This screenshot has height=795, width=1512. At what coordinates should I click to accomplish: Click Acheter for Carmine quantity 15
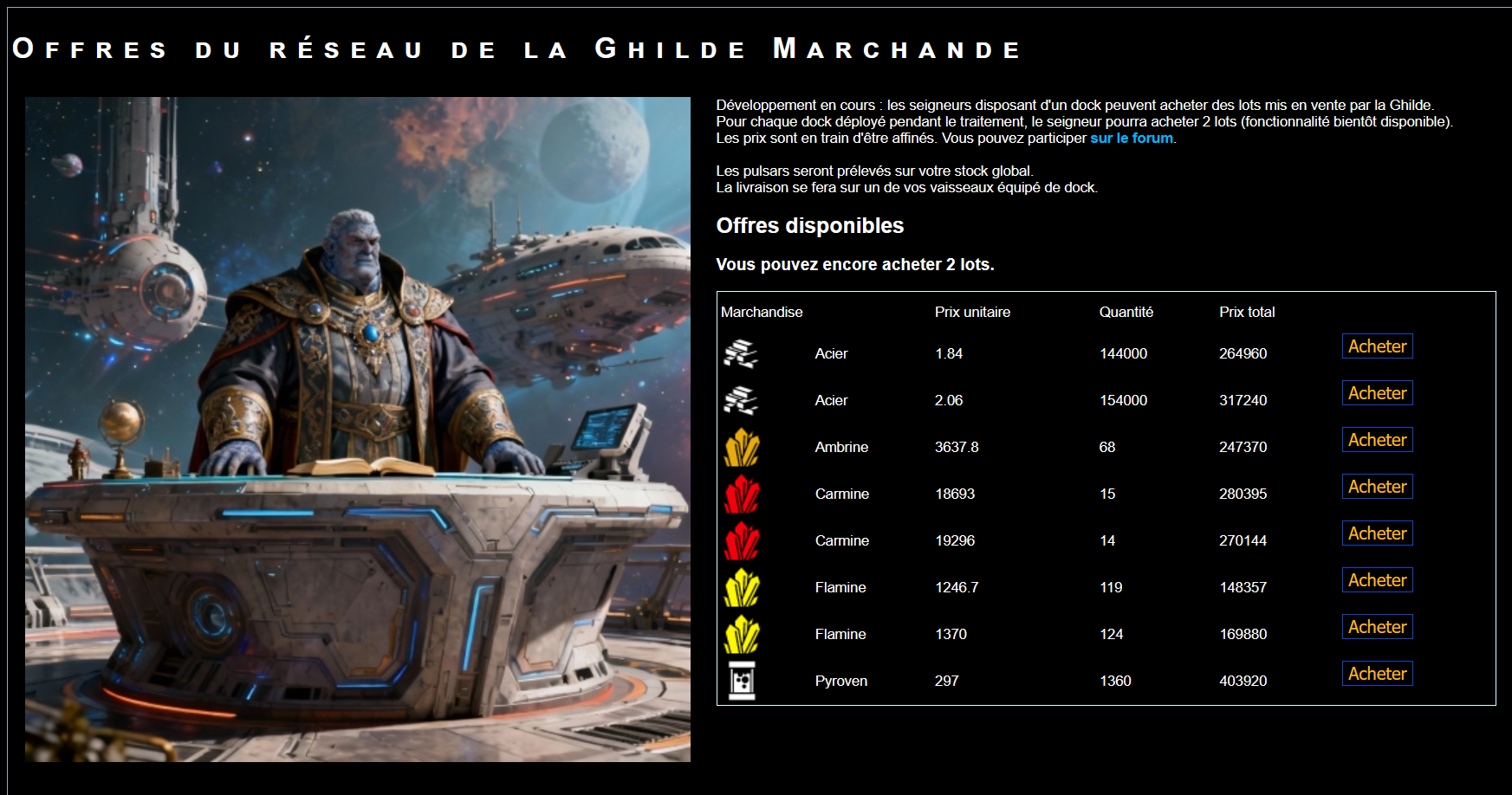1377,486
